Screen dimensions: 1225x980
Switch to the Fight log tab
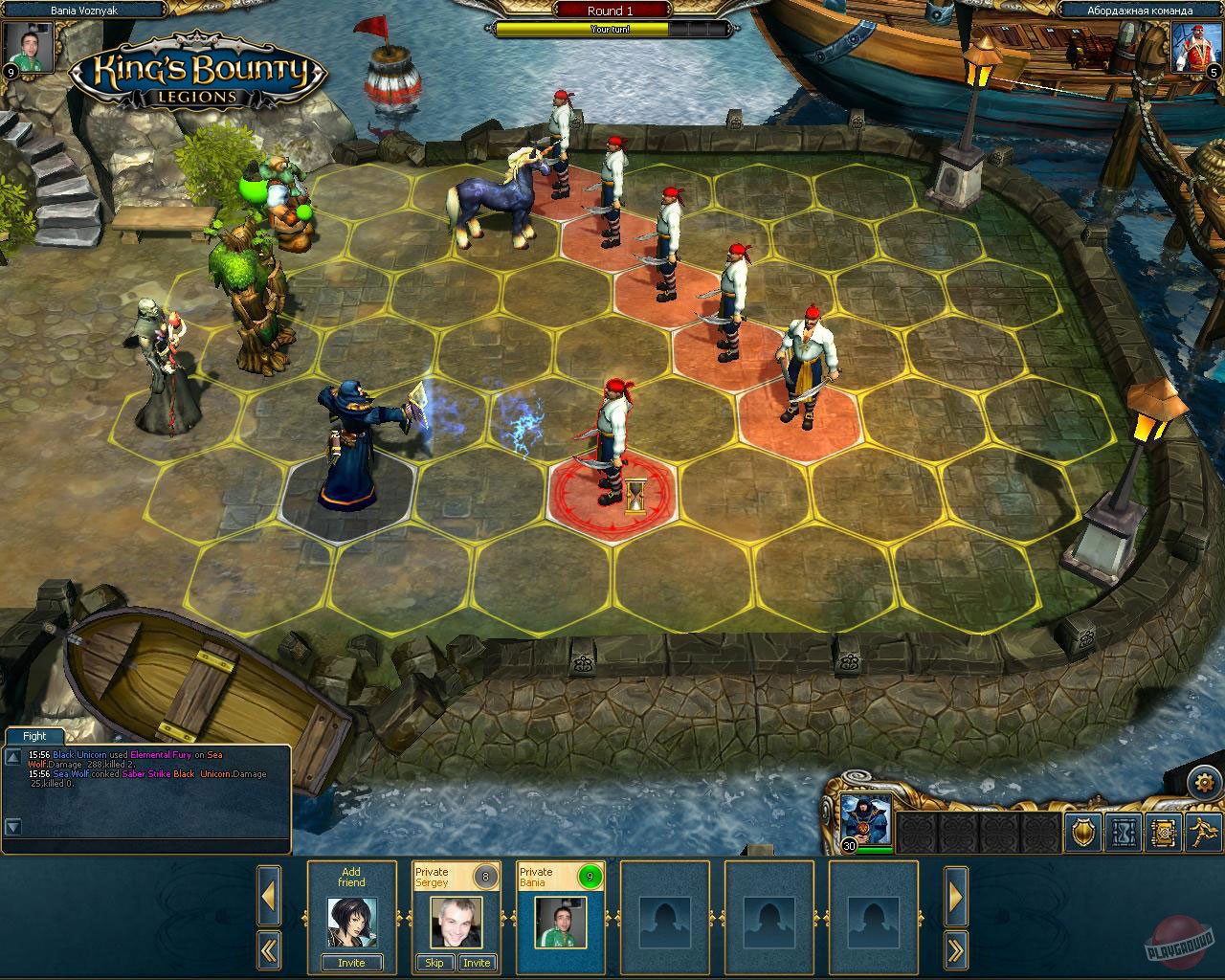point(34,736)
